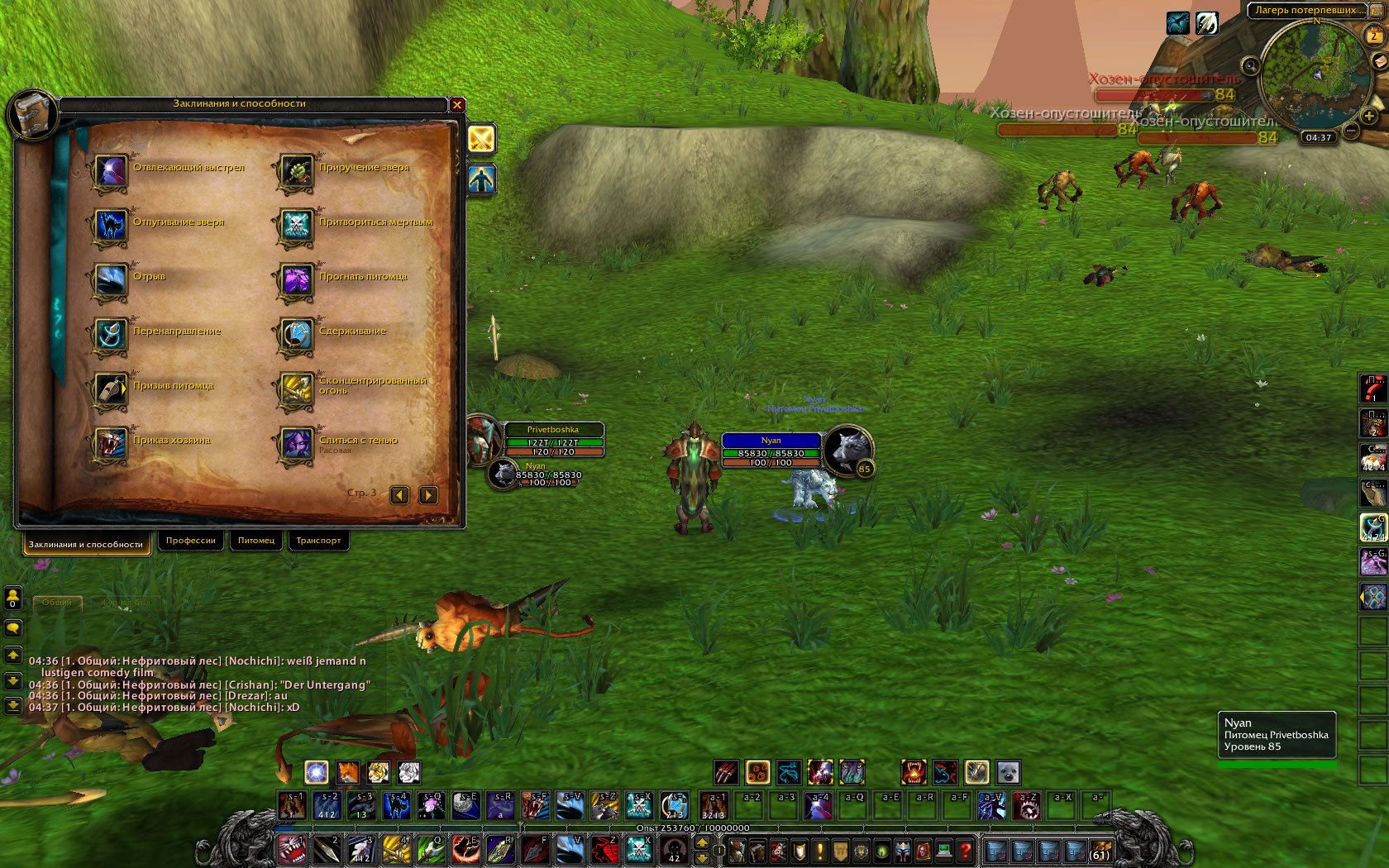Choose the Приказ хозяина spell
The image size is (1389, 868).
(x=110, y=444)
